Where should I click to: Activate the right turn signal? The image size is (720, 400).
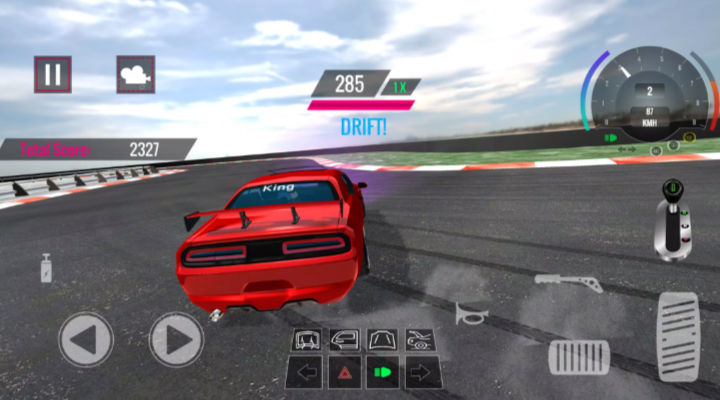[421, 374]
